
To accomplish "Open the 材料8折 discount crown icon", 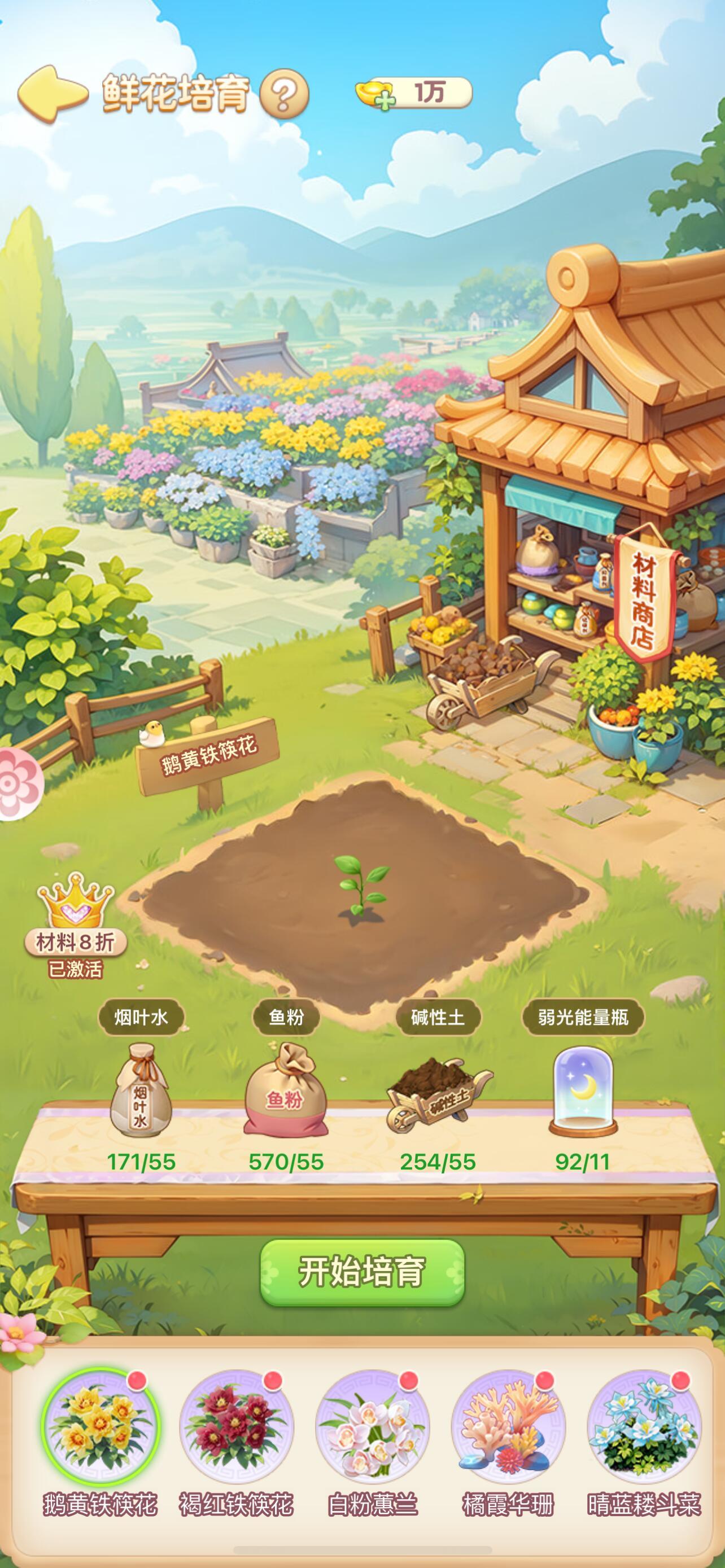I will (75, 910).
